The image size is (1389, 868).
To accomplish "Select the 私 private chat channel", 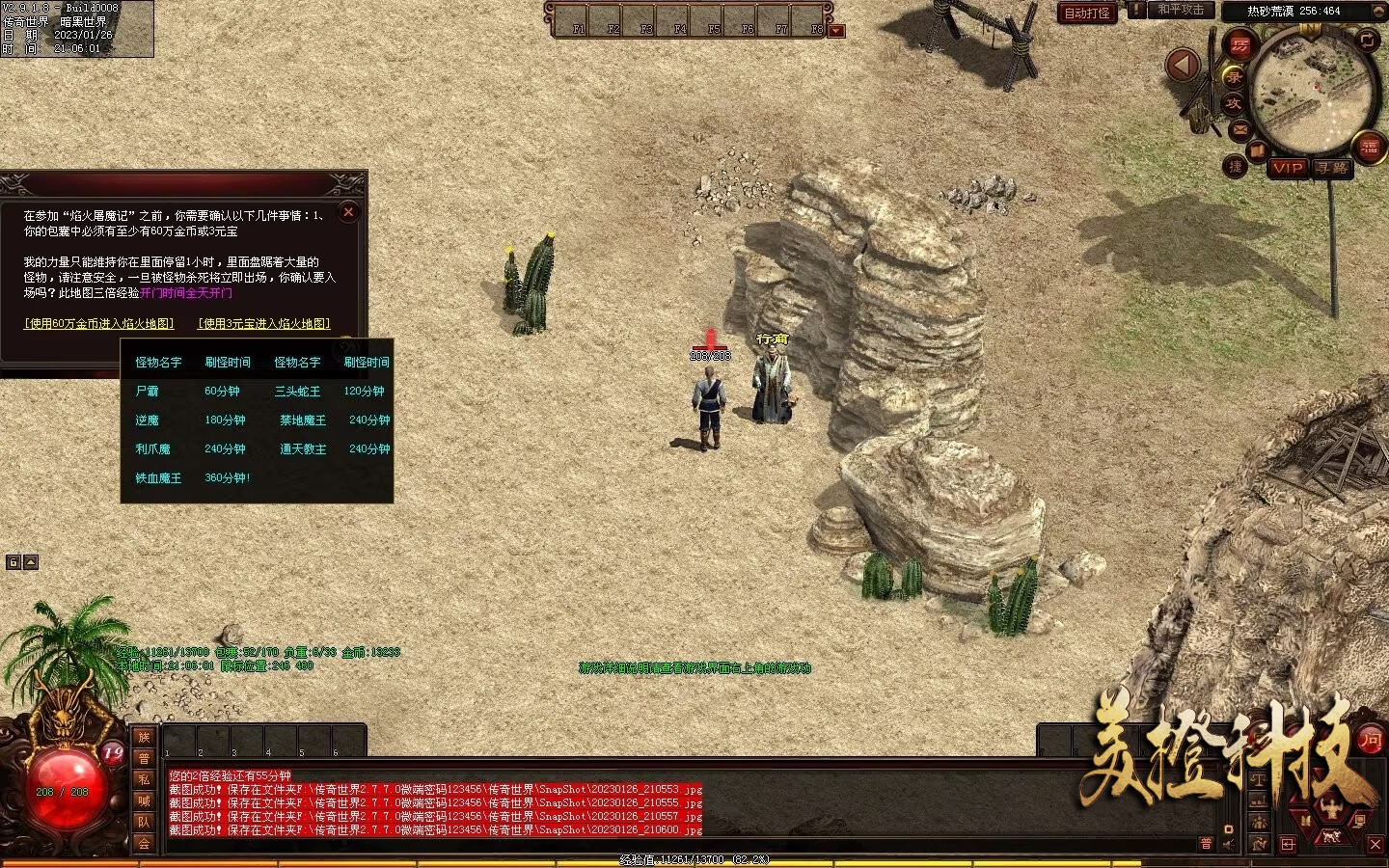I will (144, 779).
